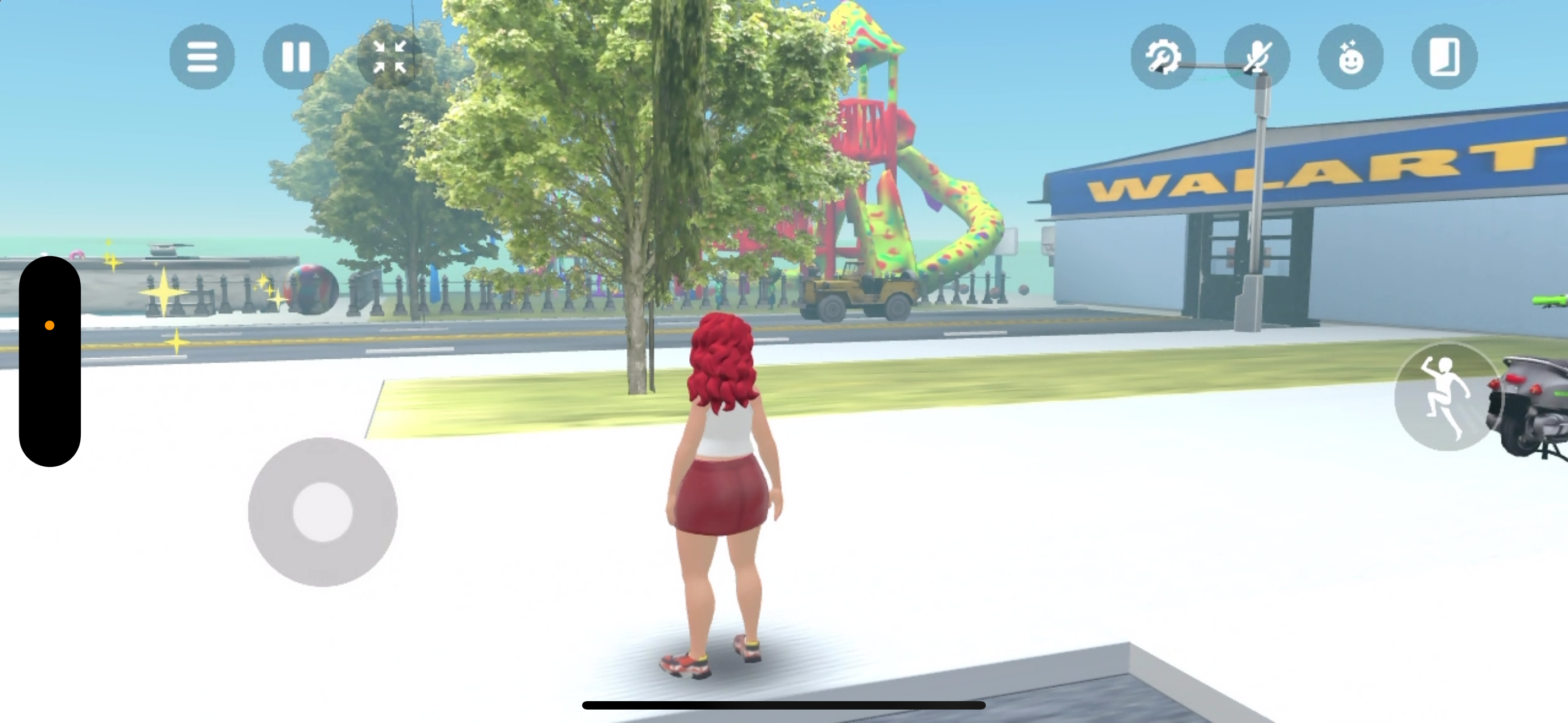Image resolution: width=1568 pixels, height=723 pixels.
Task: Trigger the jumping figure action button
Action: click(1446, 397)
